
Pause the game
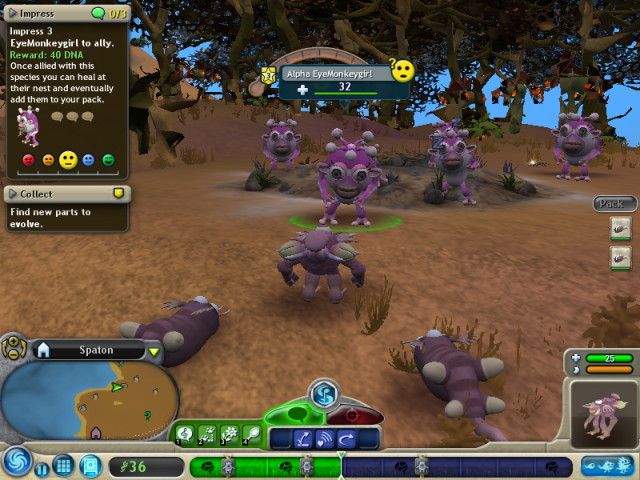[43, 467]
